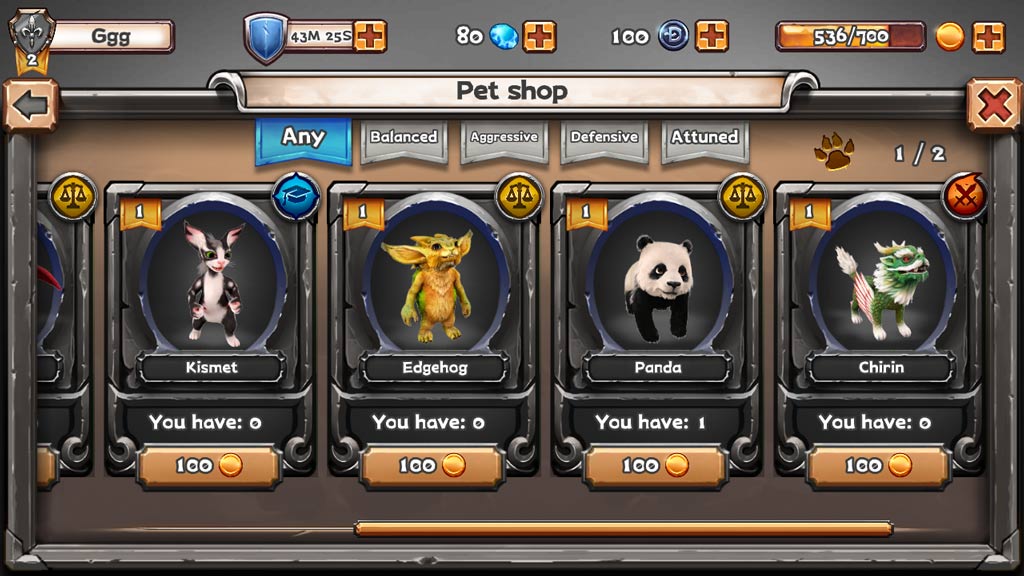Buy Kismet for 100 coins
Viewport: 1024px width, 576px height.
[x=209, y=466]
